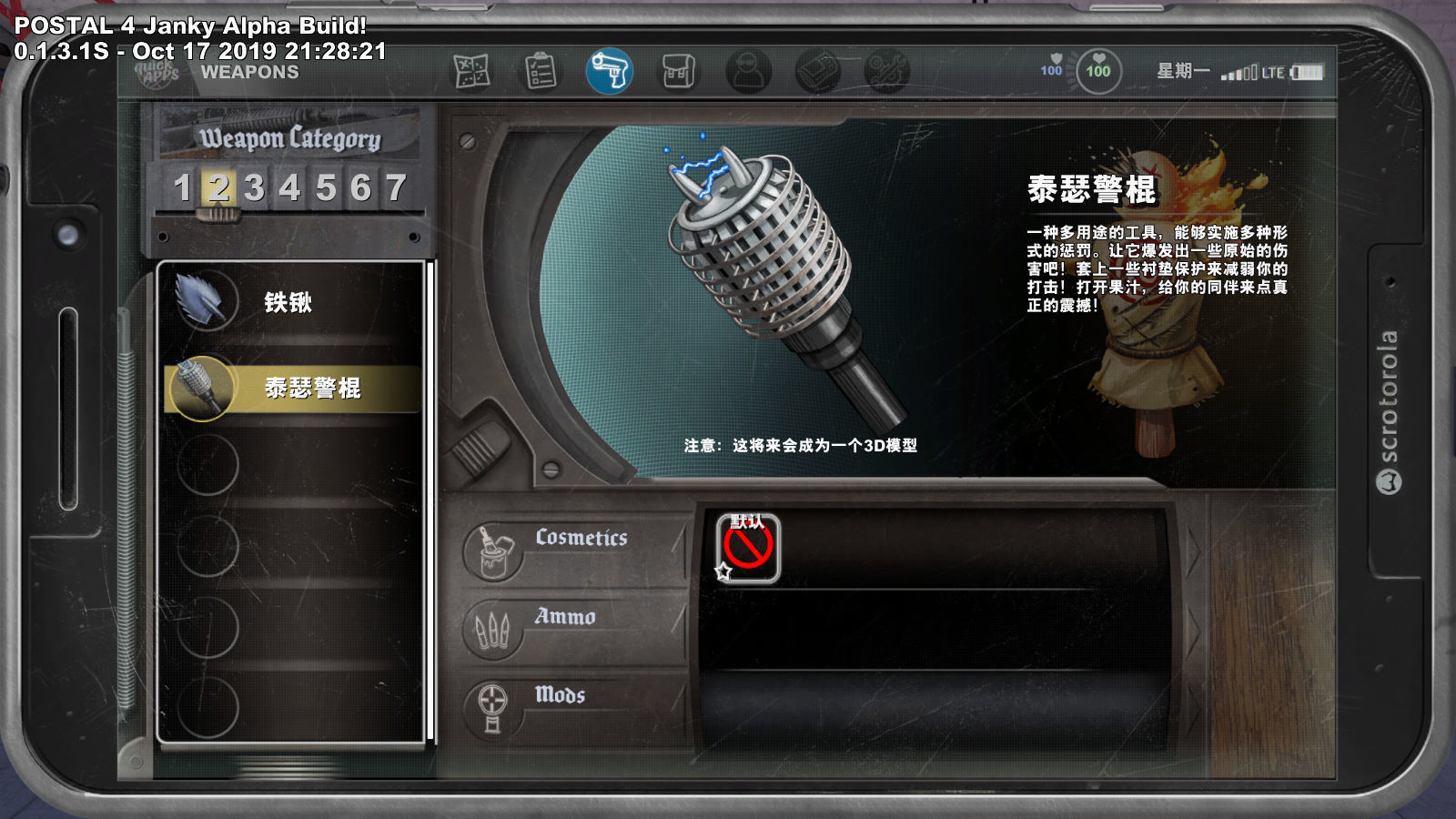
Task: Open the map app icon
Action: pyautogui.click(x=471, y=71)
